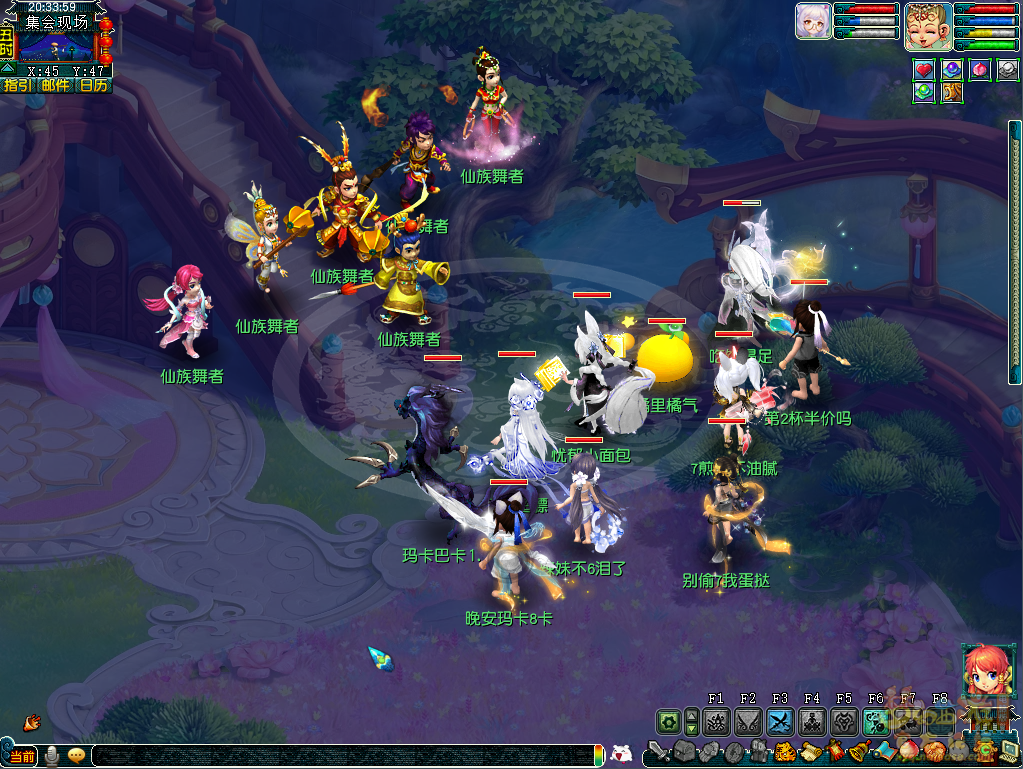
Task: Activate the F6 teal skill icon
Action: click(876, 722)
